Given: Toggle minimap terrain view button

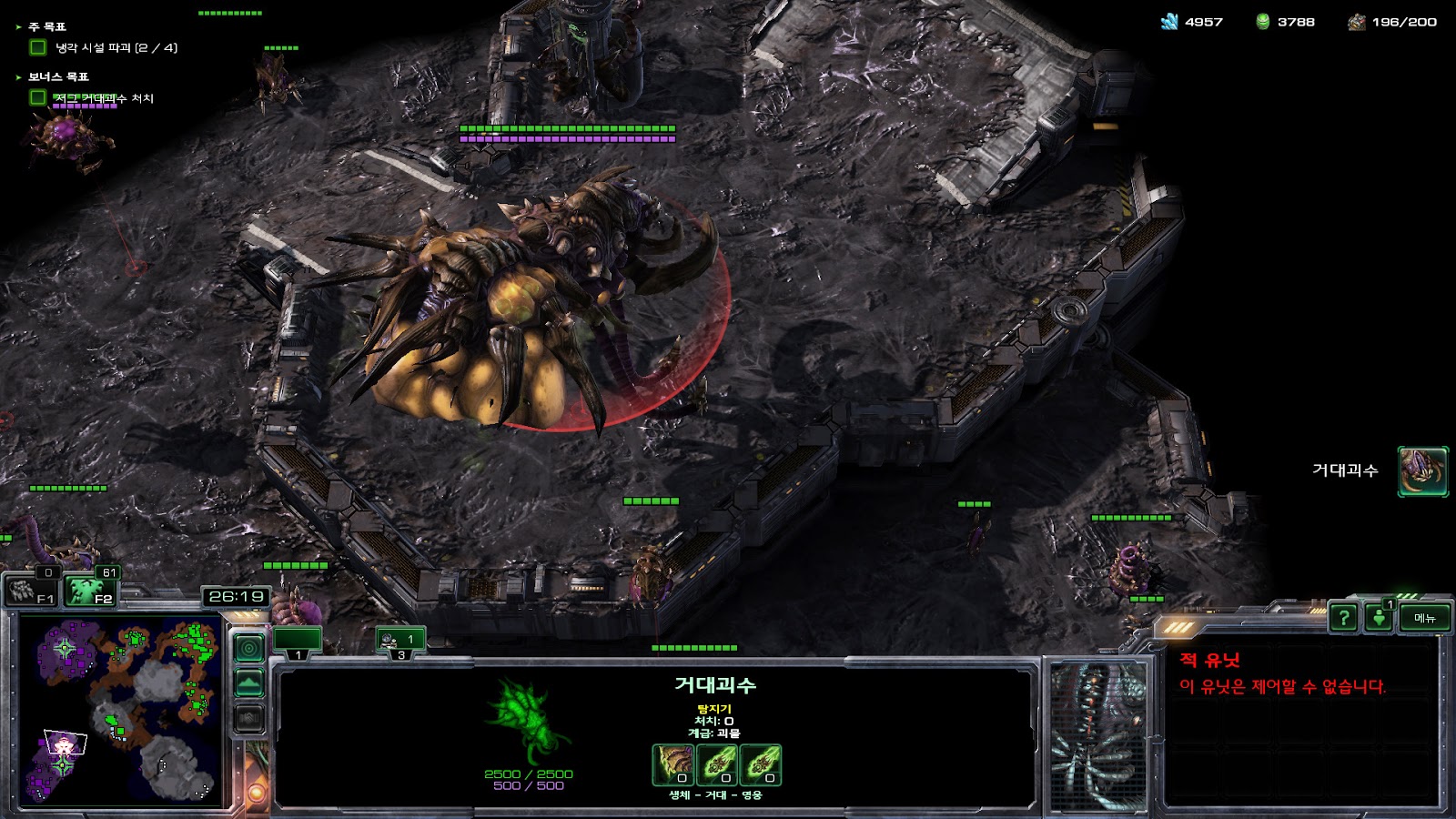Looking at the screenshot, I should click(x=249, y=682).
